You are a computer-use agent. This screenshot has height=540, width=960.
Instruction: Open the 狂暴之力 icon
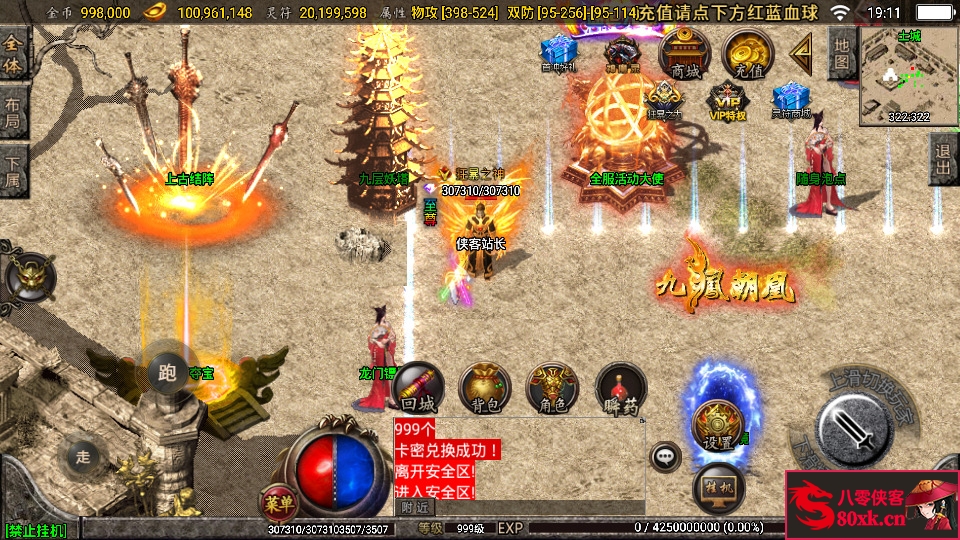point(663,100)
